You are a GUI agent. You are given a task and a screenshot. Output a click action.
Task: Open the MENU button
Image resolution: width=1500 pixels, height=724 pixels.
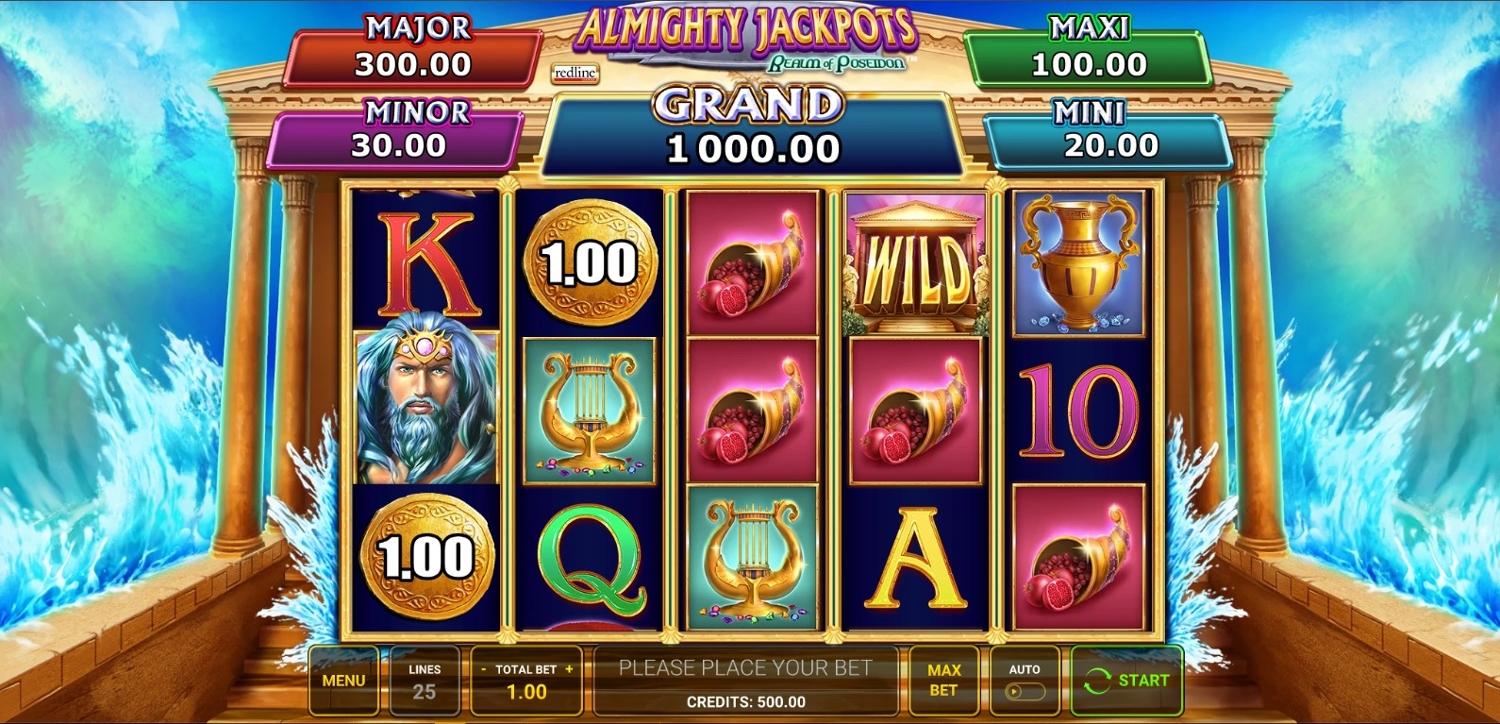(343, 681)
